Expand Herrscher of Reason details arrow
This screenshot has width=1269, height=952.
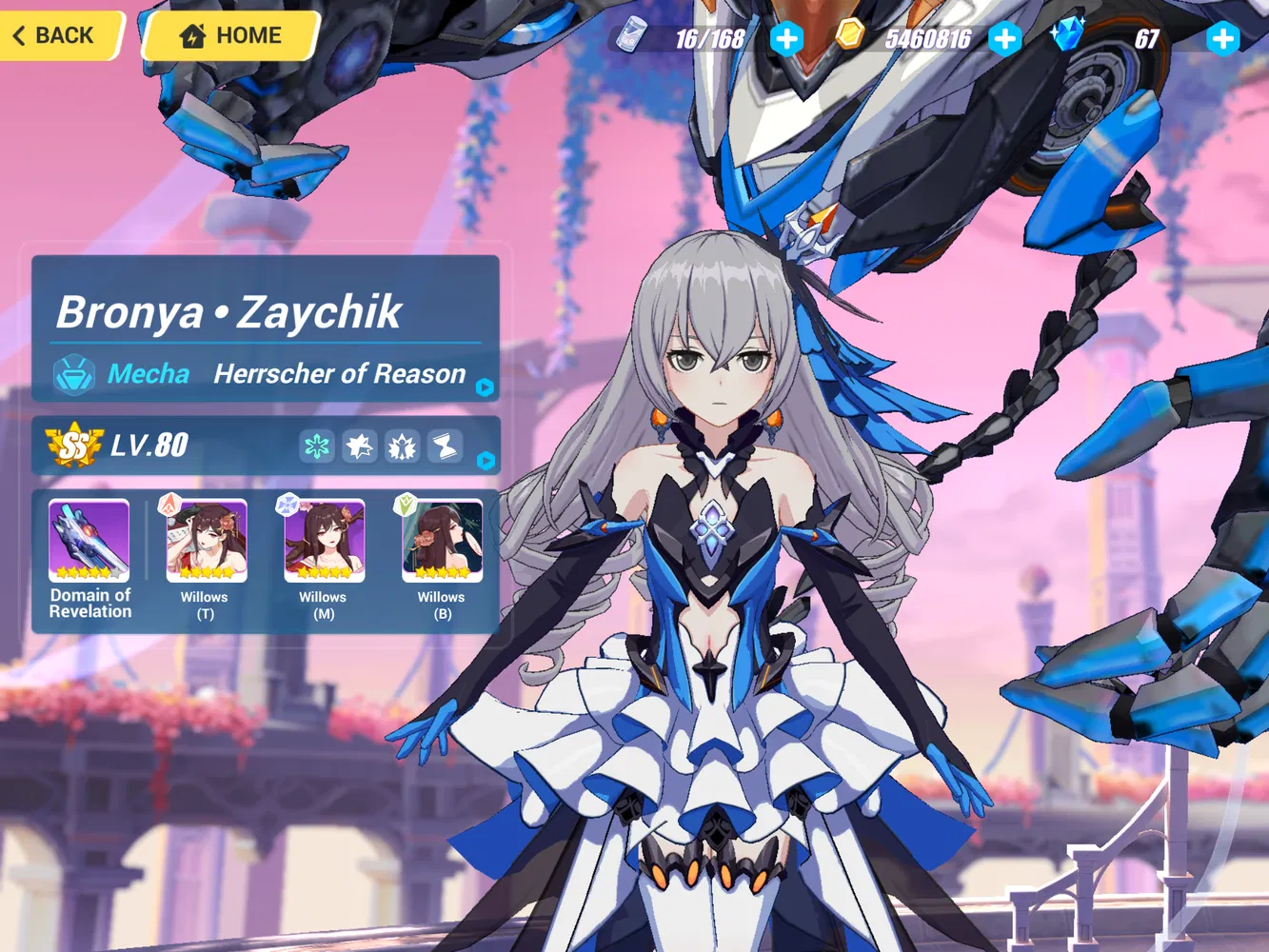pyautogui.click(x=486, y=387)
